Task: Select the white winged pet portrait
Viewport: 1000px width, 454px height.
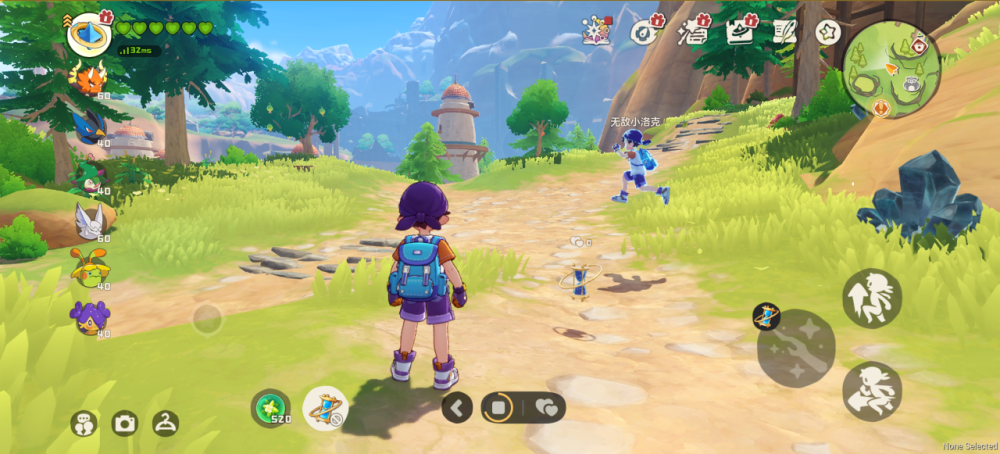Action: [89, 219]
